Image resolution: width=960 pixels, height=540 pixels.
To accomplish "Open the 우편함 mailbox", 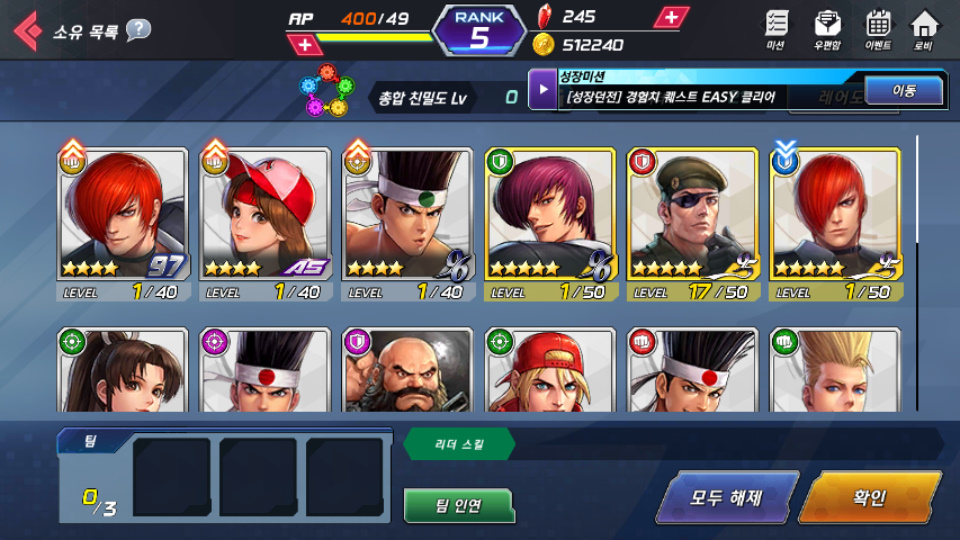I will (x=827, y=29).
